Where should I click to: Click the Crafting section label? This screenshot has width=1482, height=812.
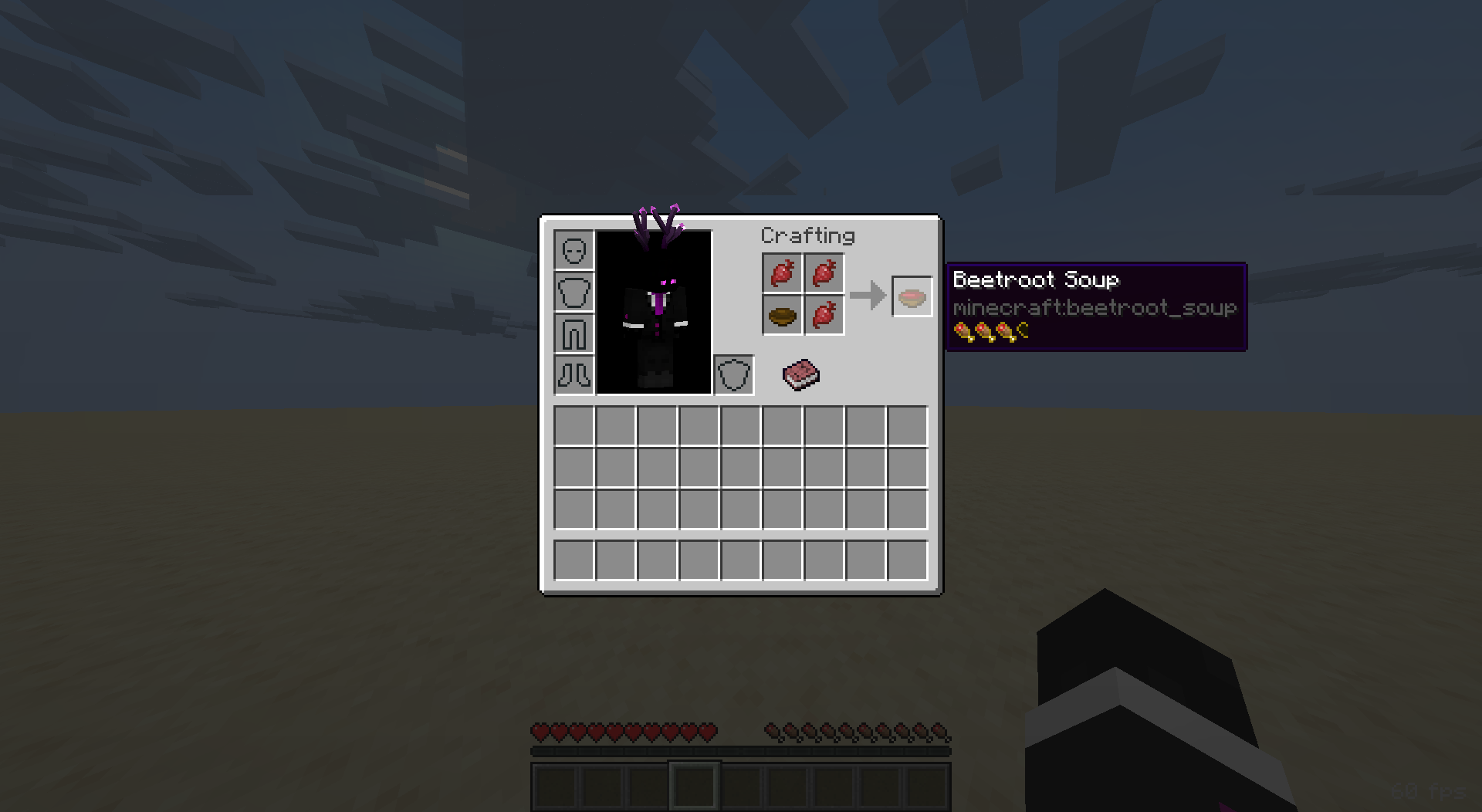pos(809,235)
